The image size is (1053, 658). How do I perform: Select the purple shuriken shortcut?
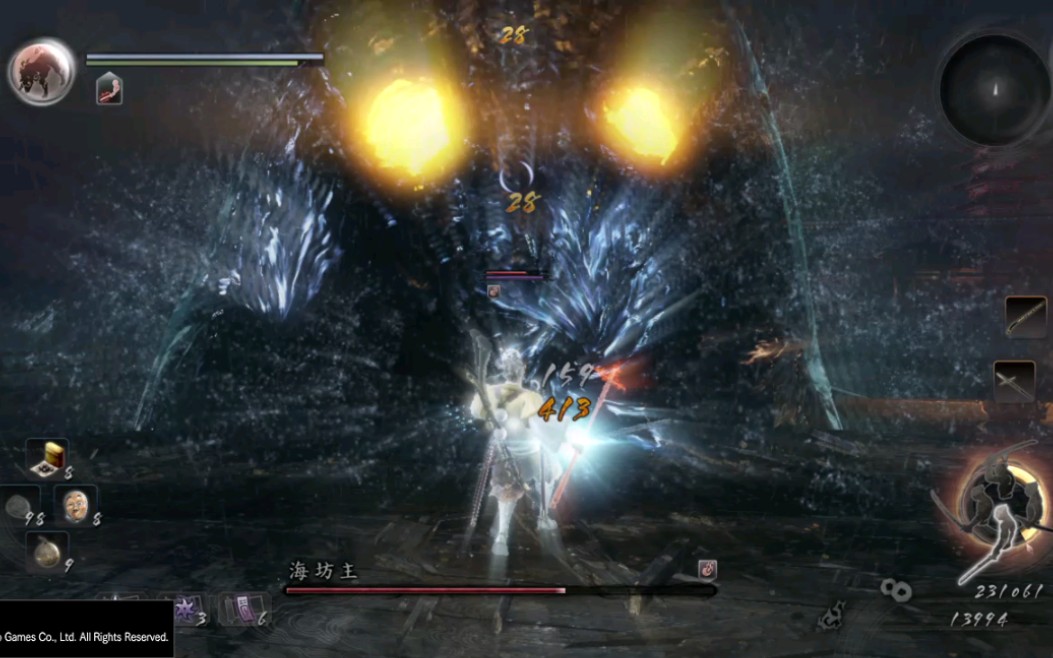click(x=185, y=608)
